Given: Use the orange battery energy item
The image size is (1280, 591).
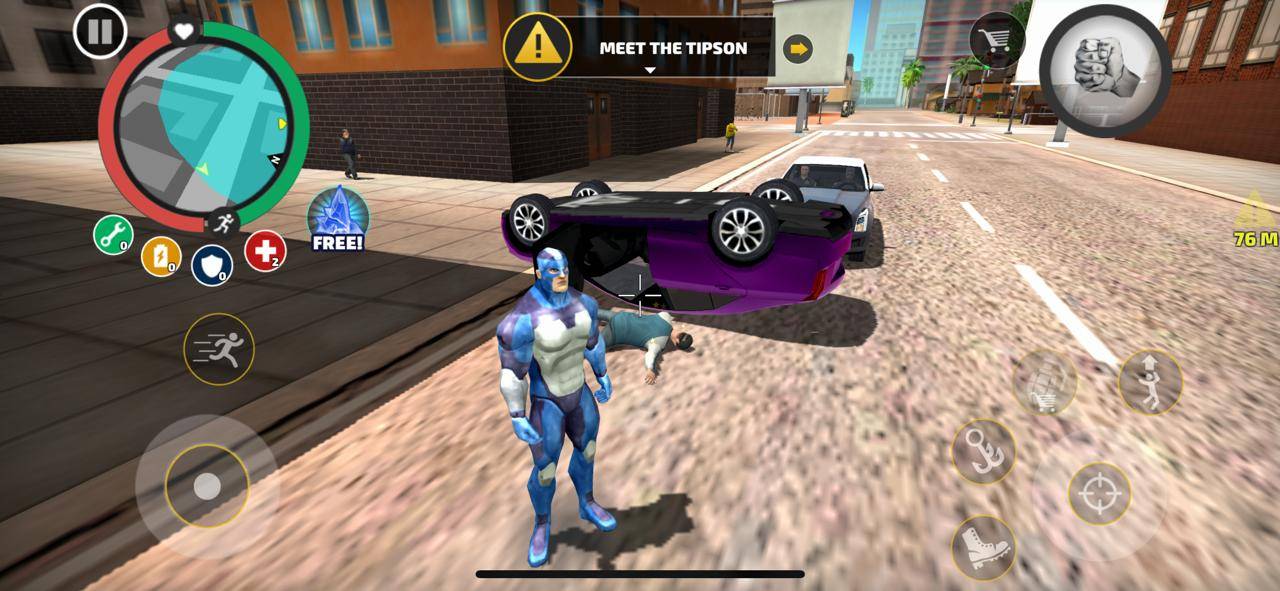Looking at the screenshot, I should (x=161, y=256).
